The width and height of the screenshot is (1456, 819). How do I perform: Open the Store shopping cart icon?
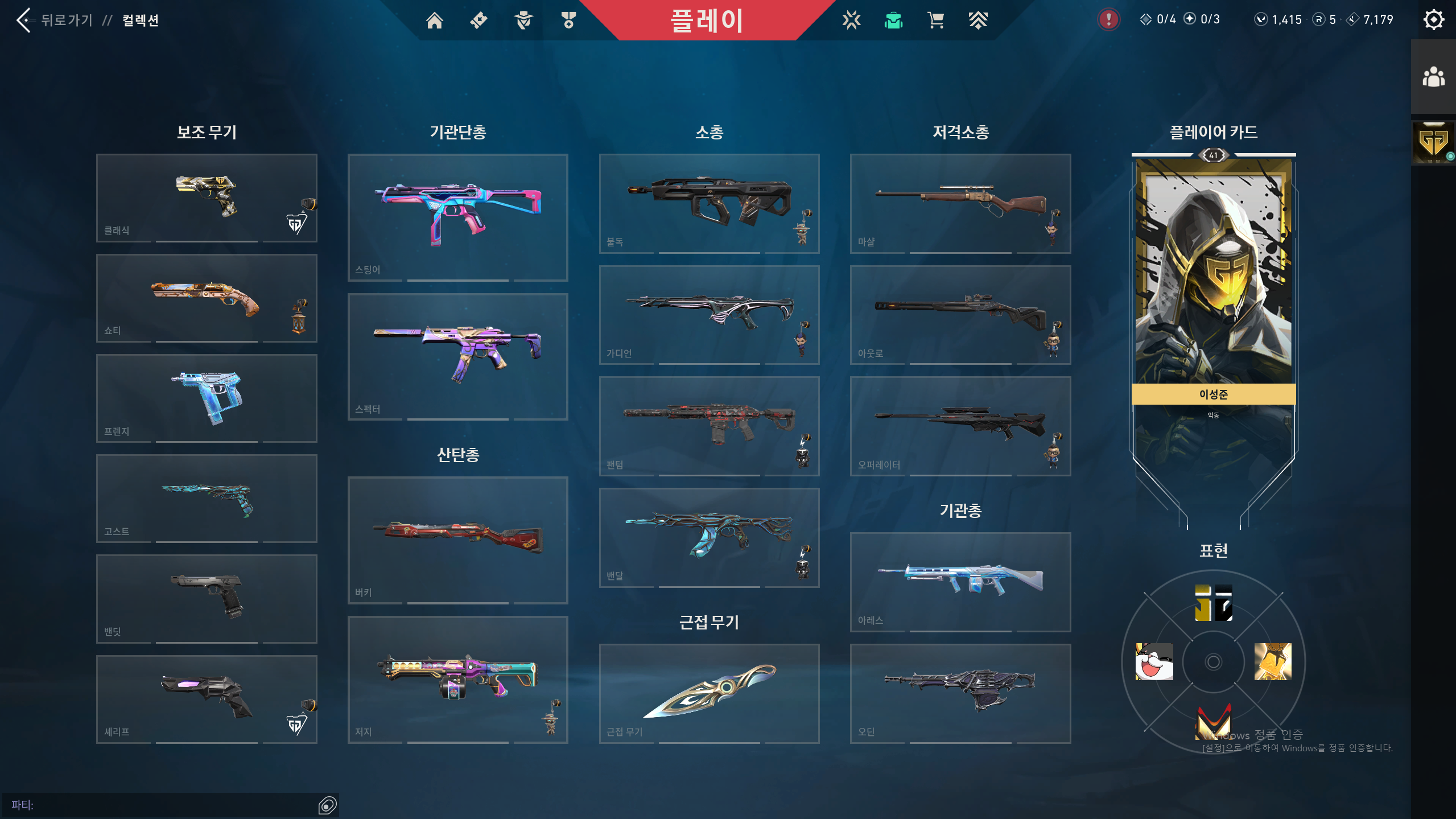pos(935,20)
